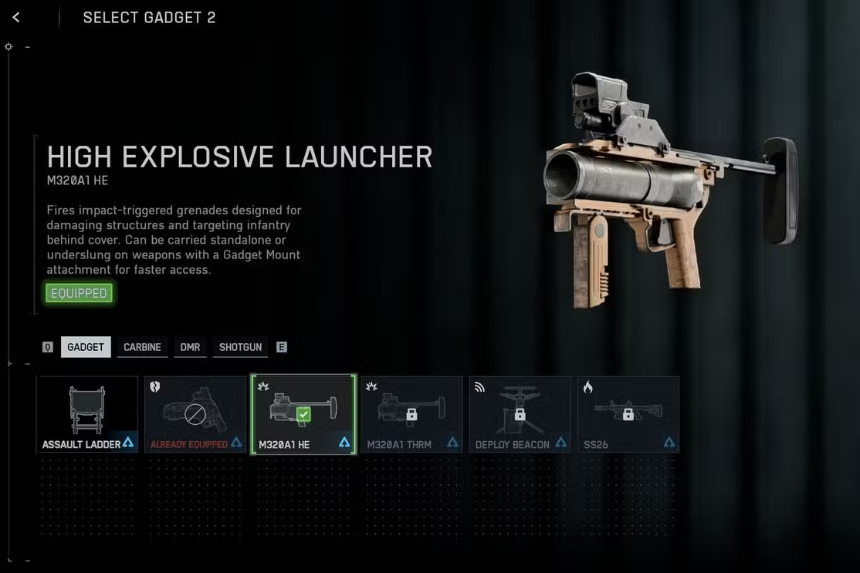This screenshot has height=573, width=860.
Task: Select the locked SS26 tile
Action: (627, 414)
